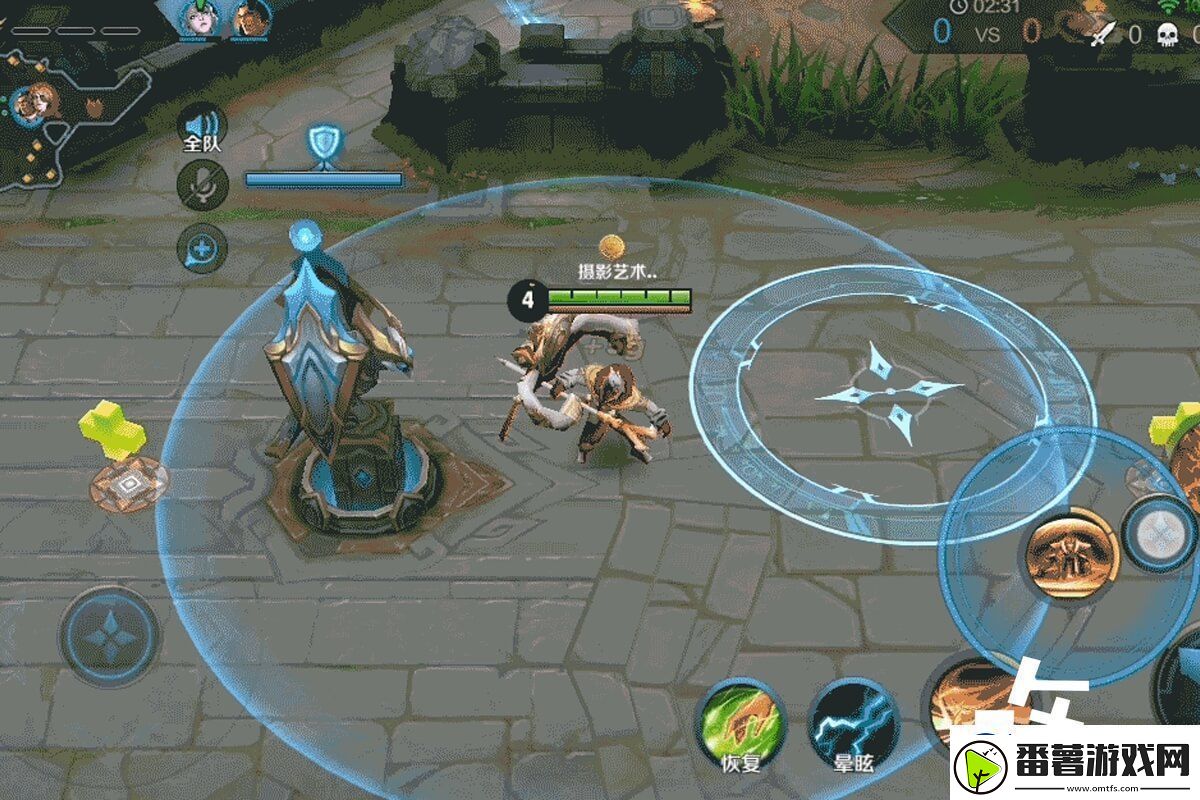Select the green-haired teammate portrait
The height and width of the screenshot is (800, 1200).
[199, 17]
